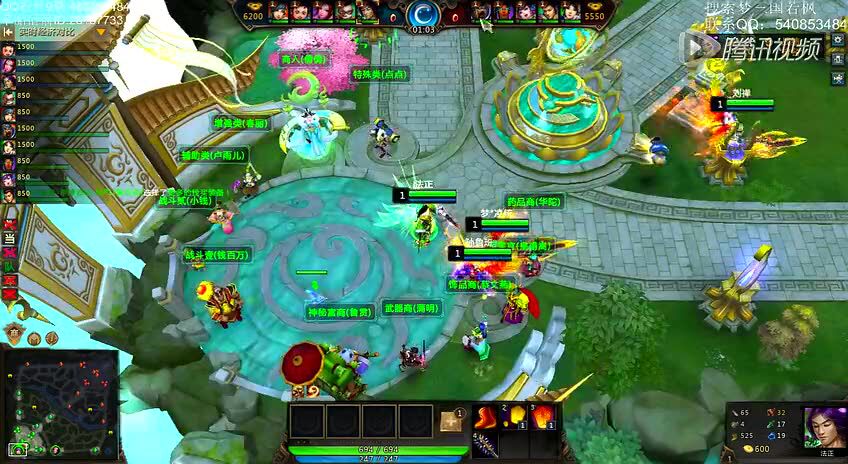Open the 当 chat channel tab
The height and width of the screenshot is (464, 848).
click(9, 238)
